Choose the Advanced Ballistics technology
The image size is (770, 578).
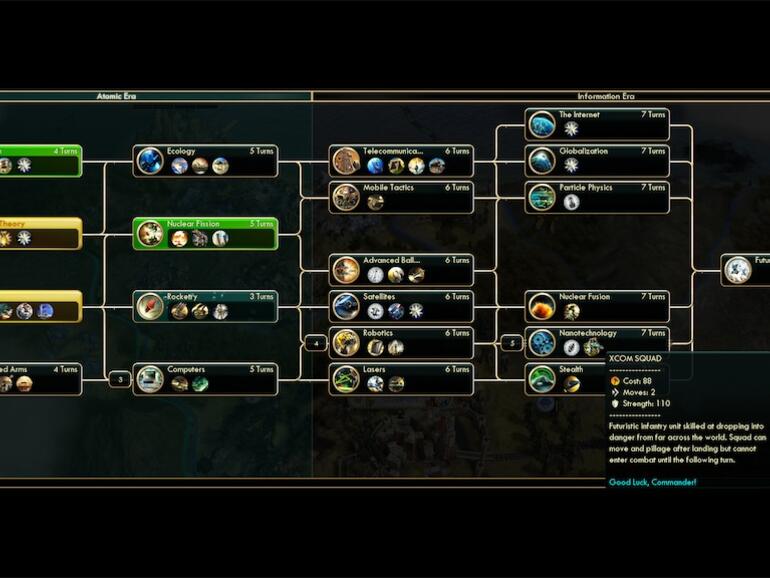pyautogui.click(x=401, y=269)
